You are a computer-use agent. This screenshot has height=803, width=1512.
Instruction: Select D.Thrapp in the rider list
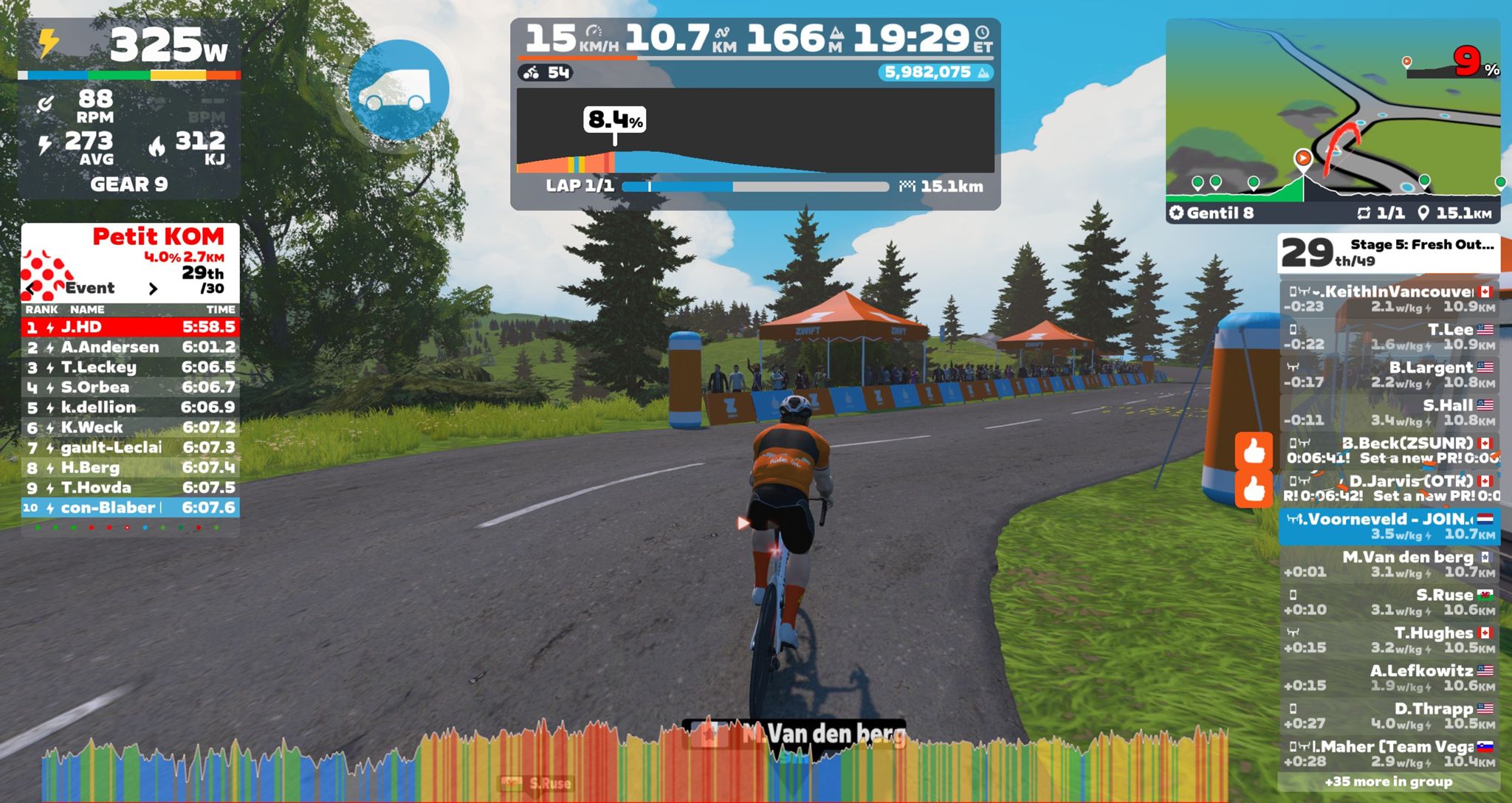coord(1389,715)
